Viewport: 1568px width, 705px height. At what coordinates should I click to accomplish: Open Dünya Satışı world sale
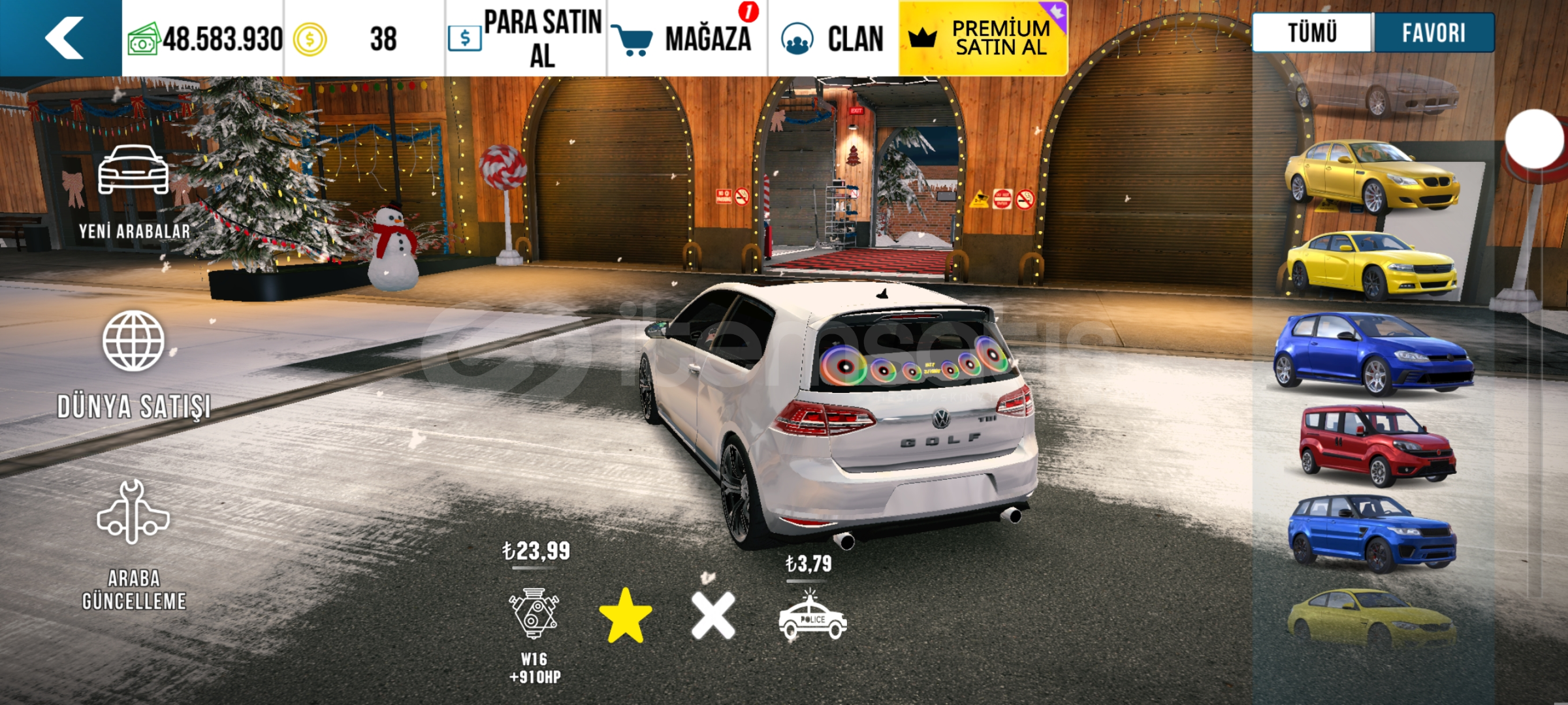[134, 364]
